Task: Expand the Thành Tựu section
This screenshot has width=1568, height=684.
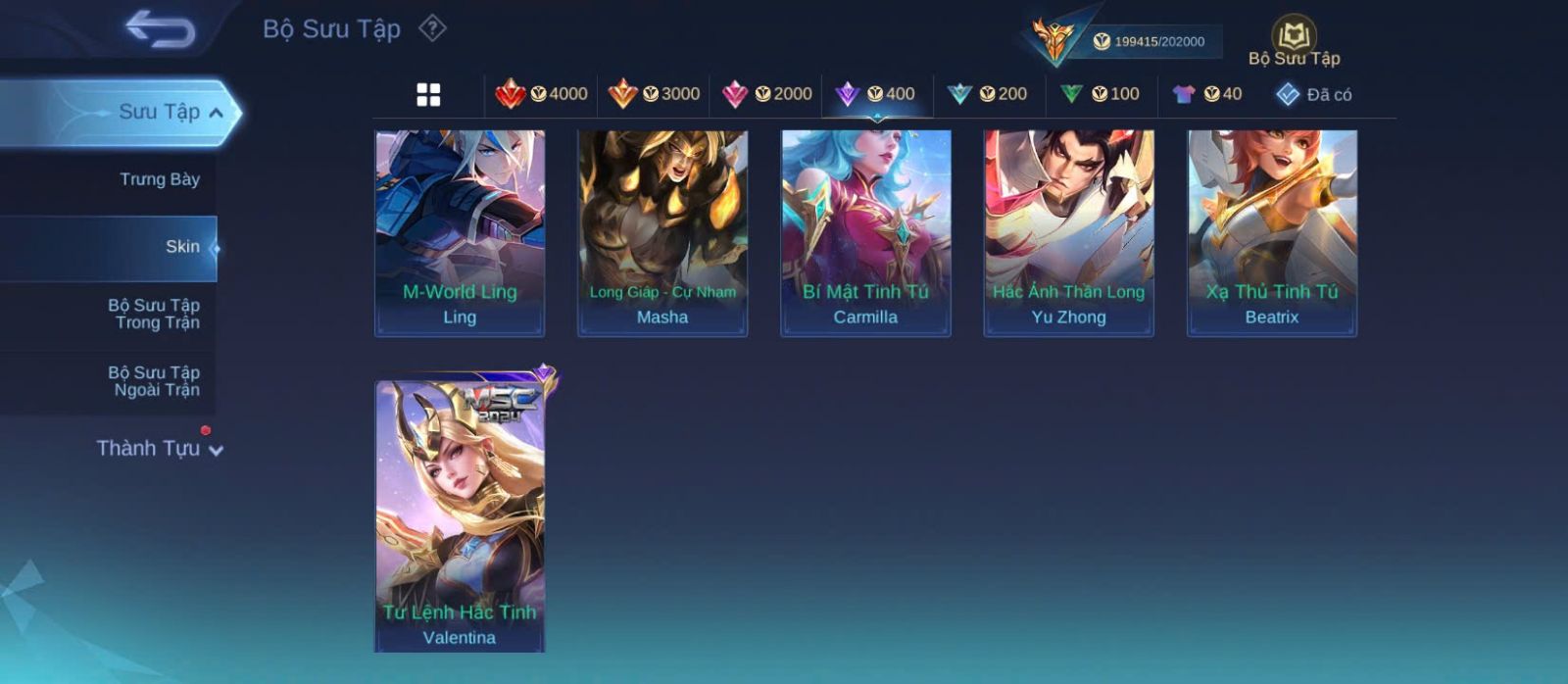Action: pos(159,449)
